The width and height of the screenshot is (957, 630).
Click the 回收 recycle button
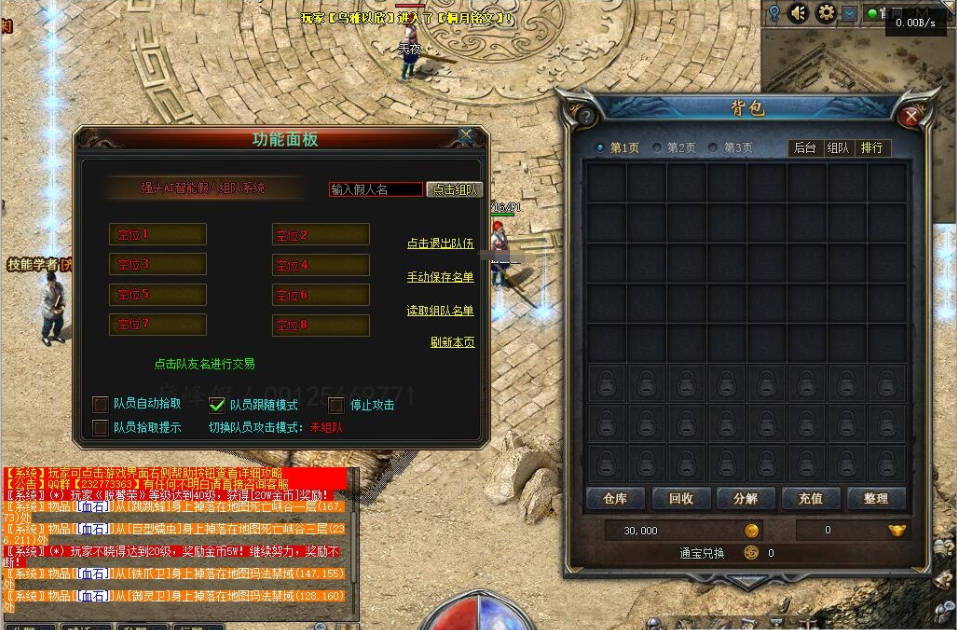[681, 498]
